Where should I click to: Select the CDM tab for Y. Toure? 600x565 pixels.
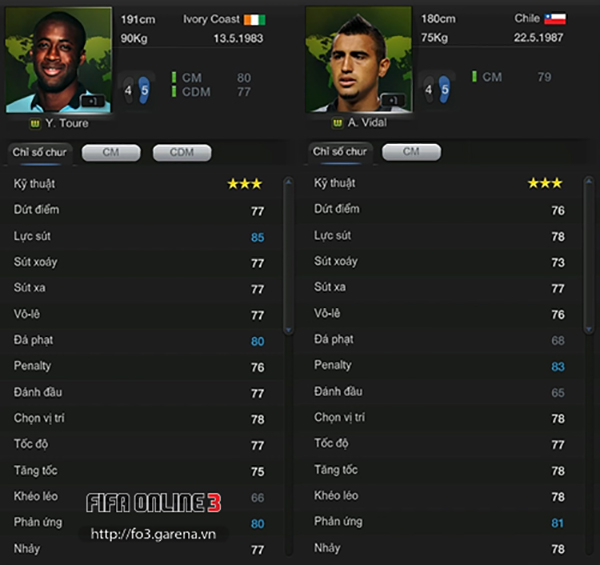tap(182, 152)
